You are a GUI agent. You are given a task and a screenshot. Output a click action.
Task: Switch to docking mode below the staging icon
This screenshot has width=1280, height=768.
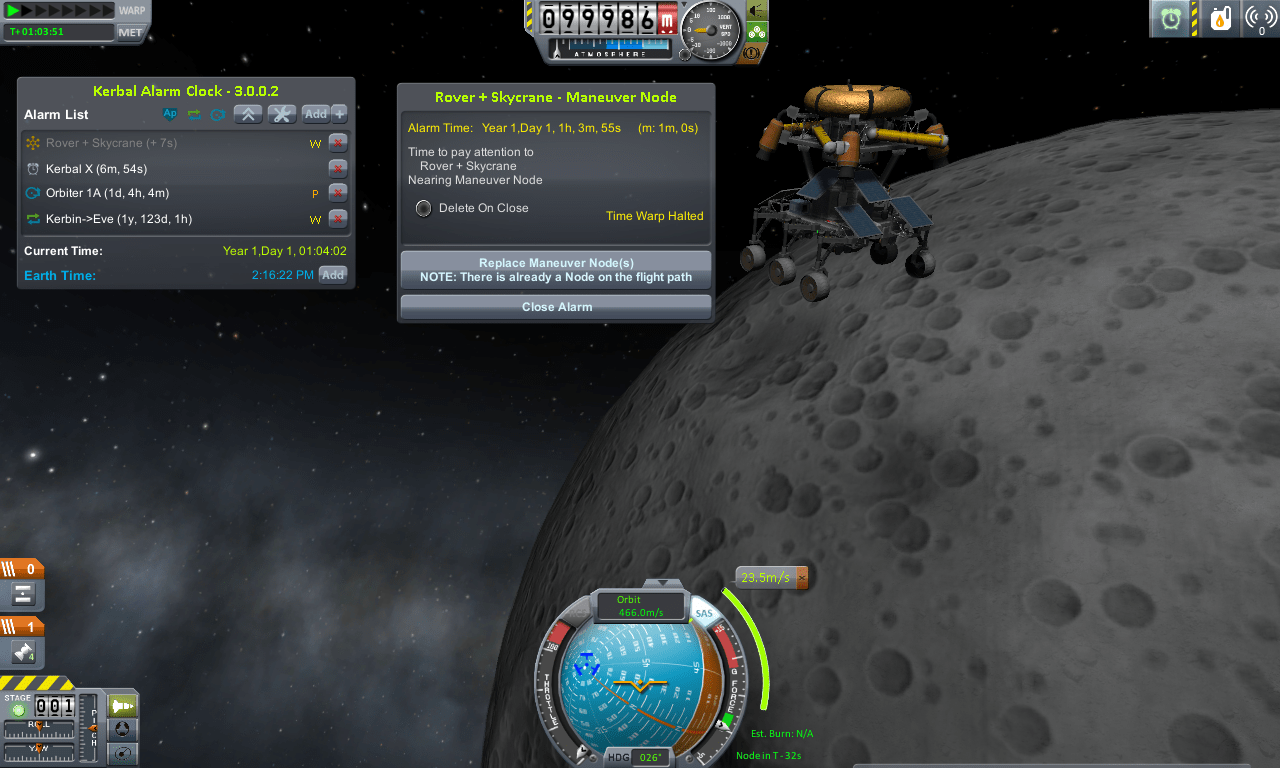click(x=122, y=729)
